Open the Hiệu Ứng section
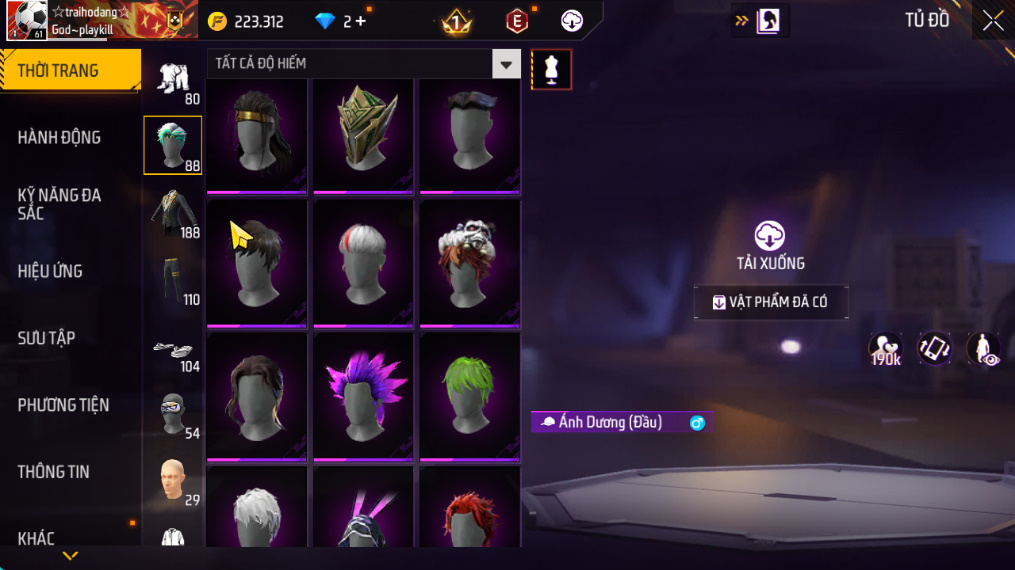 click(51, 271)
